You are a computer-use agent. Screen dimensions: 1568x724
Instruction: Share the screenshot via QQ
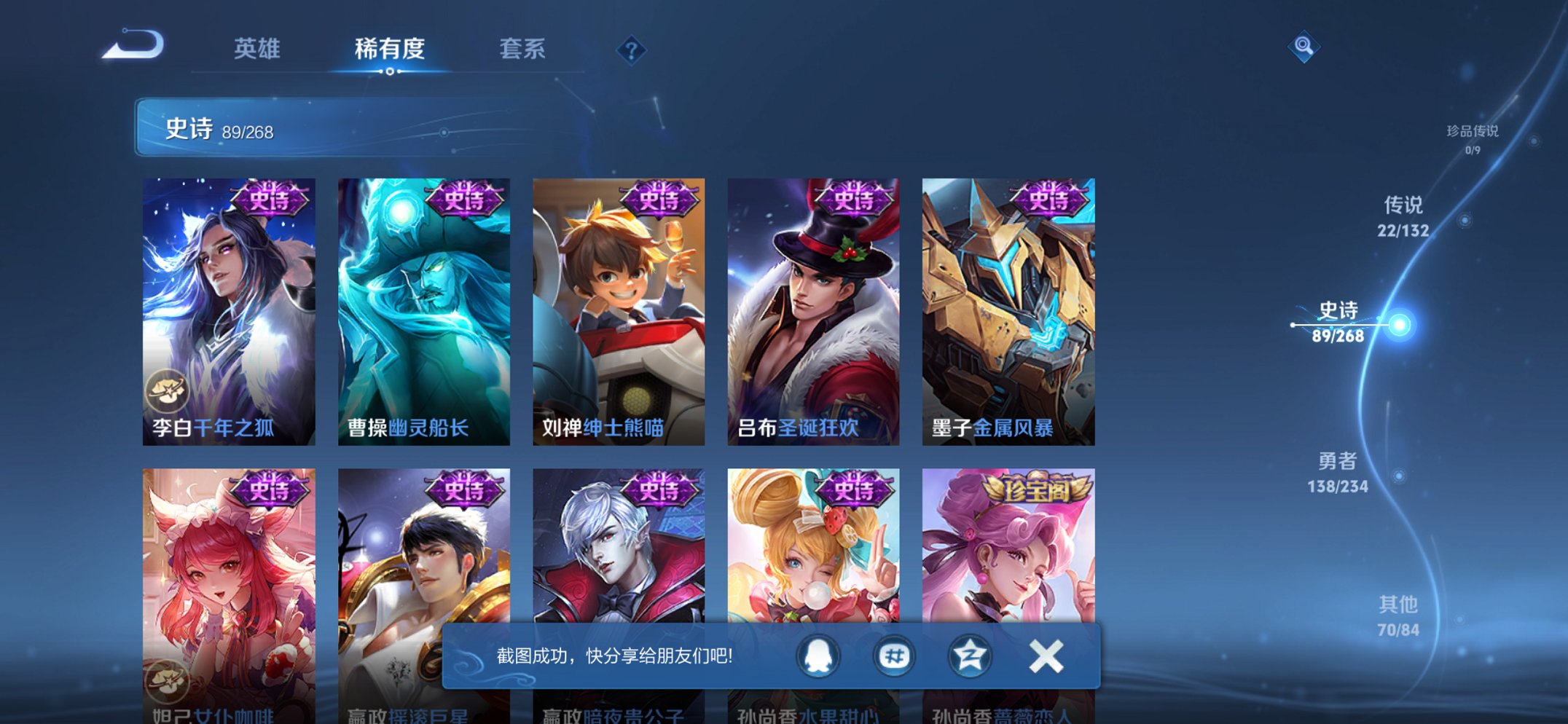tap(816, 656)
